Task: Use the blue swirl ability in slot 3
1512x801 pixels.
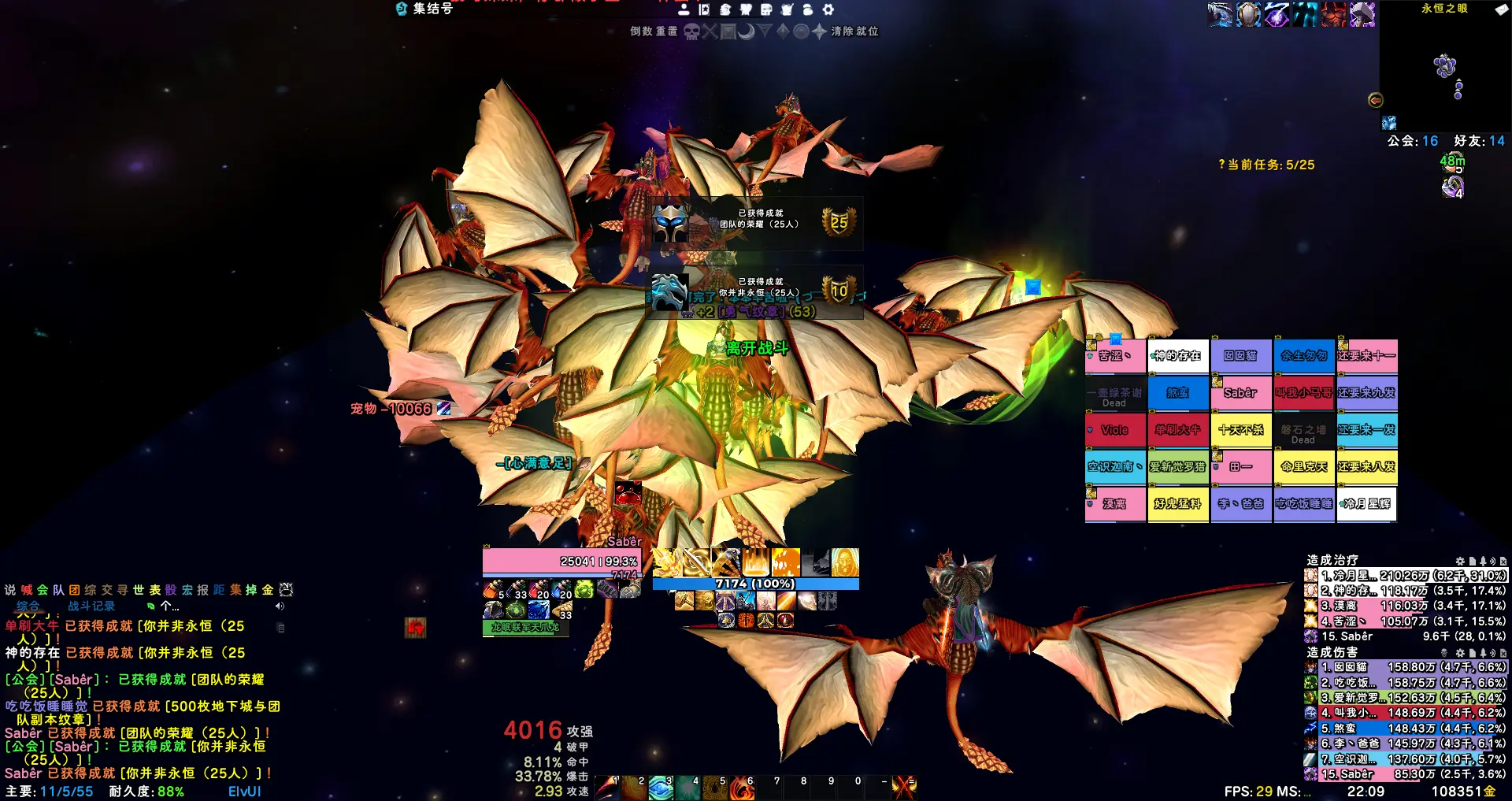Action: 661,787
